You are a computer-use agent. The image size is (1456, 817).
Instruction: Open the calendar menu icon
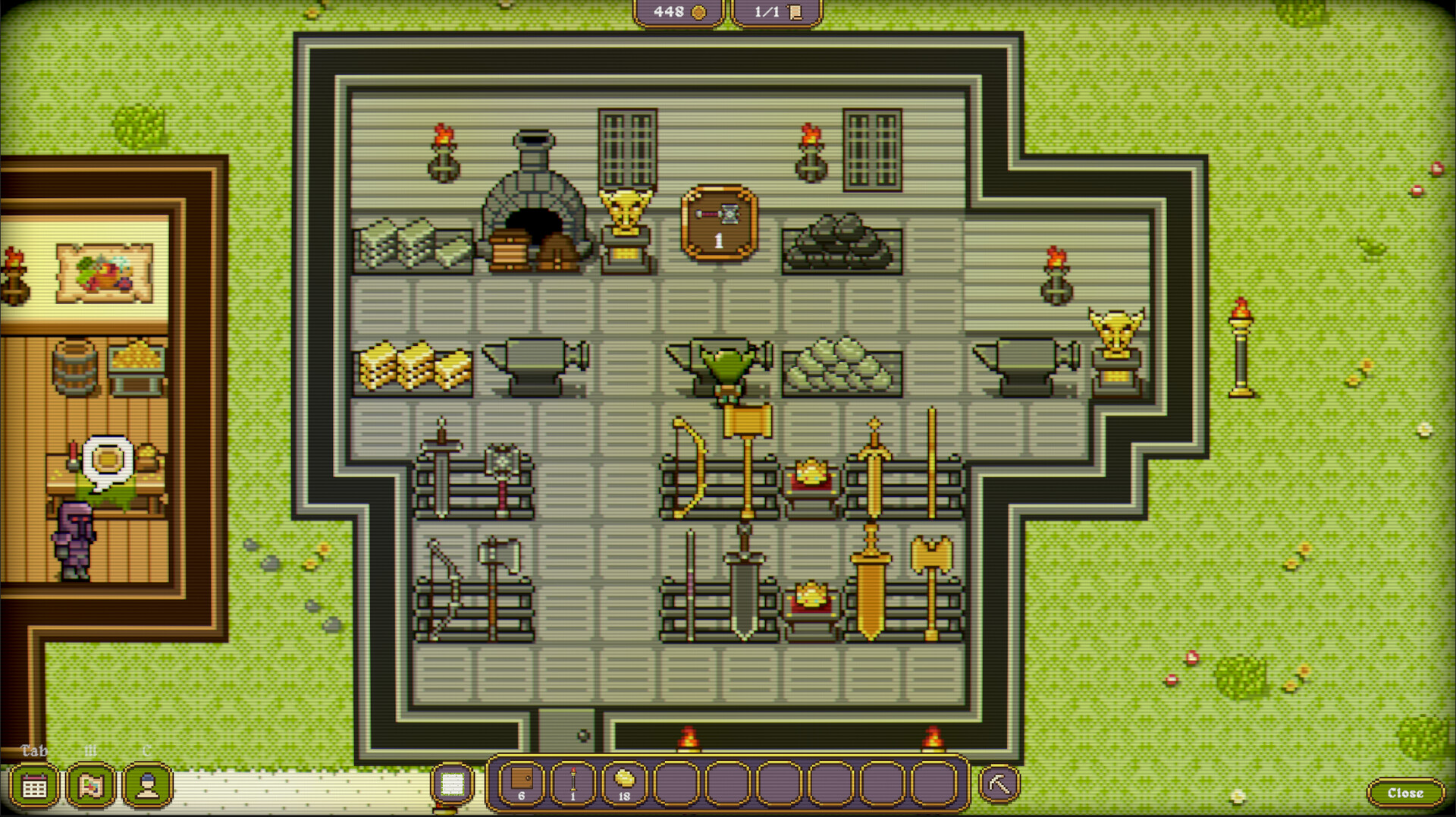pyautogui.click(x=34, y=787)
